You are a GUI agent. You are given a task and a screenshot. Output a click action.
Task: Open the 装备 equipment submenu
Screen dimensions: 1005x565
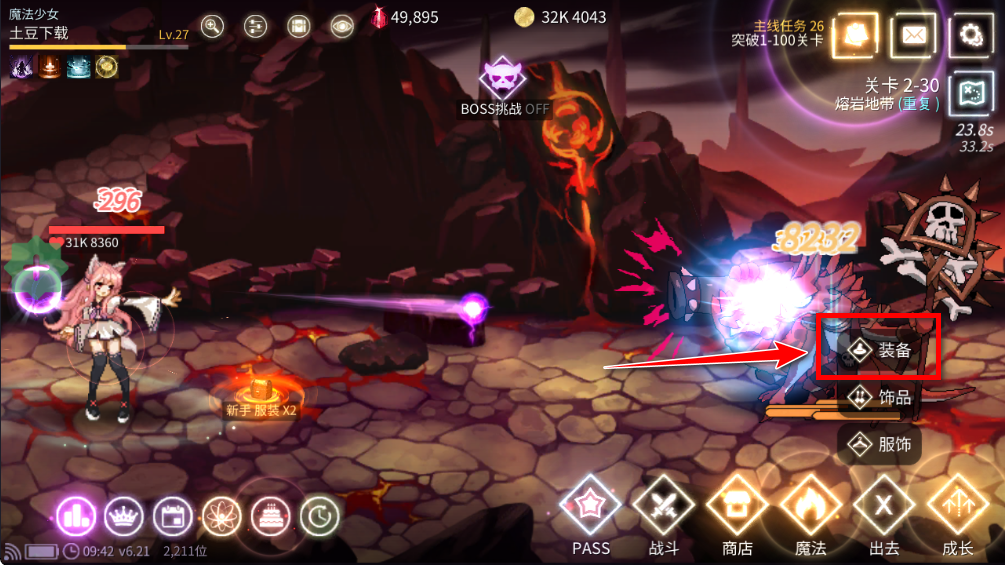880,350
